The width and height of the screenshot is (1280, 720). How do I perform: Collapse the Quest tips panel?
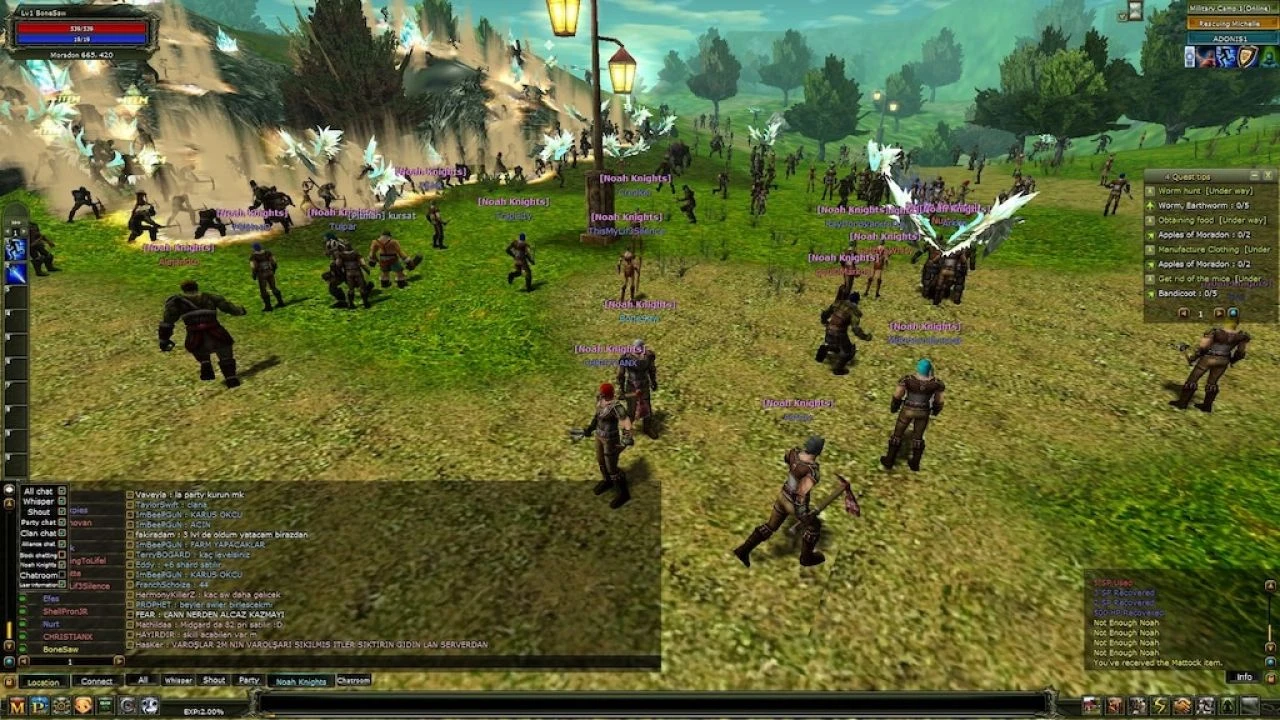click(x=1254, y=175)
